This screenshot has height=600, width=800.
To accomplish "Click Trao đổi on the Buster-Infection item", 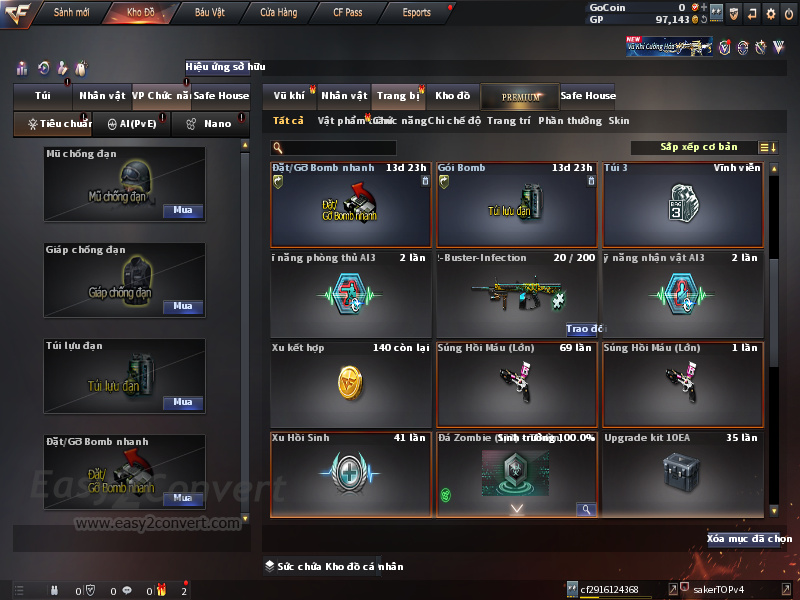I will click(x=586, y=328).
